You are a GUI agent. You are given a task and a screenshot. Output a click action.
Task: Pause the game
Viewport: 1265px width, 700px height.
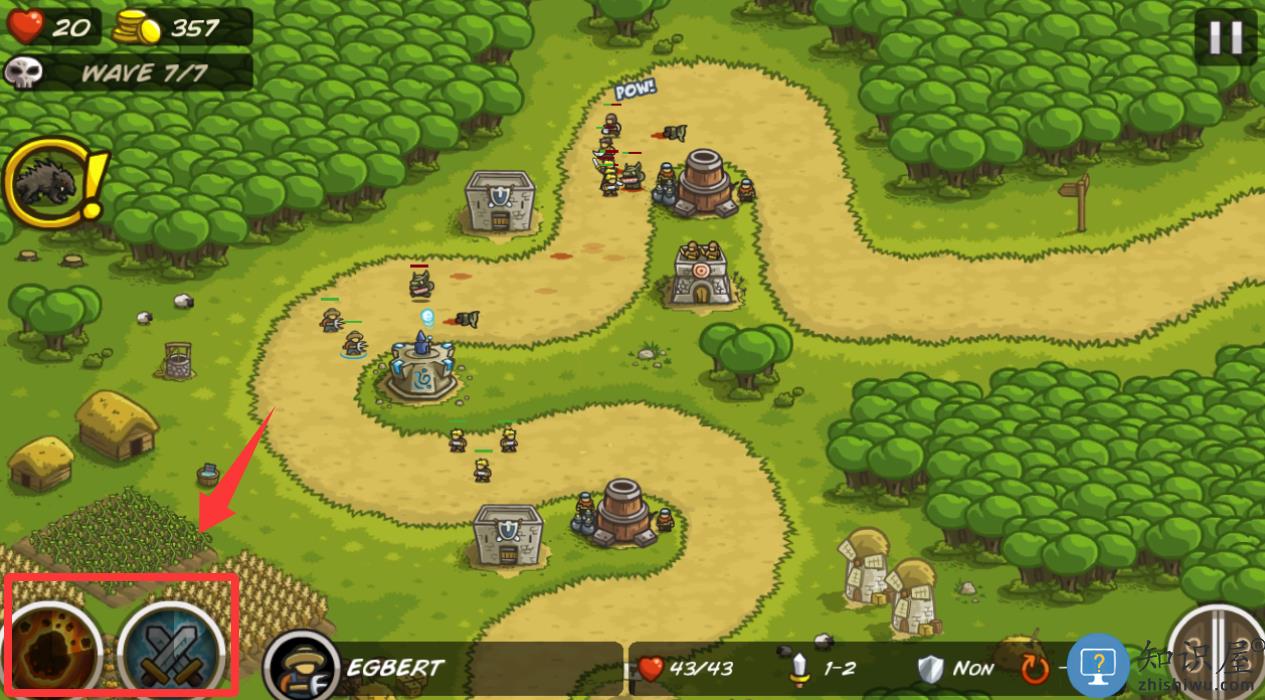pos(1224,37)
